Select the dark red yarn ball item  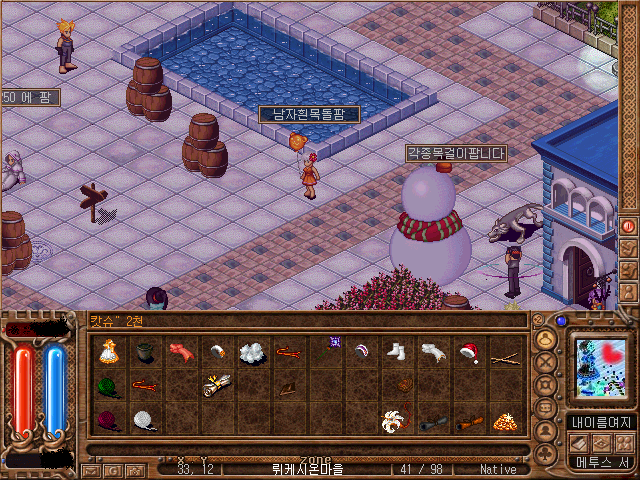108,420
